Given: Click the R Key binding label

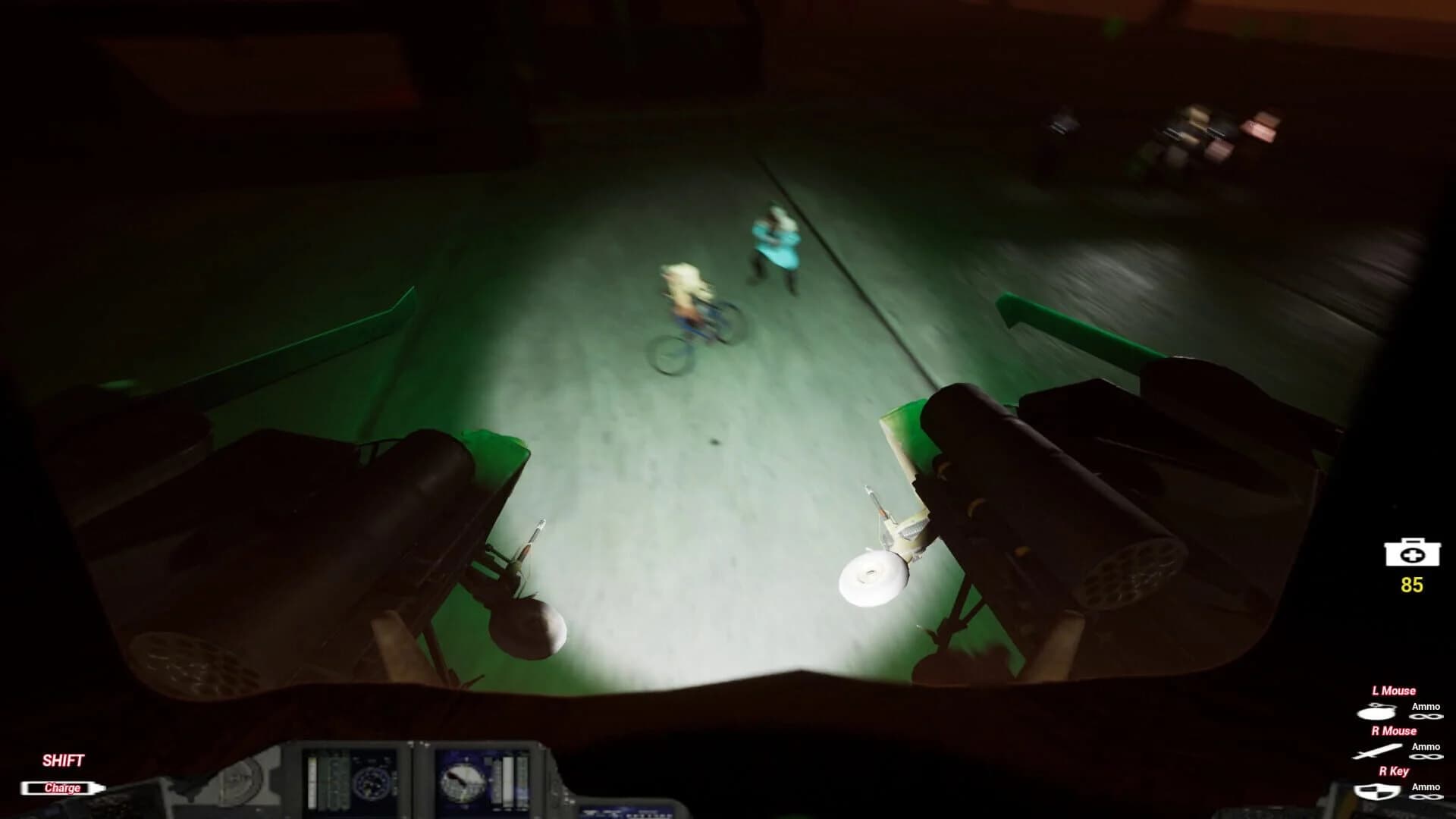Looking at the screenshot, I should tap(1394, 770).
